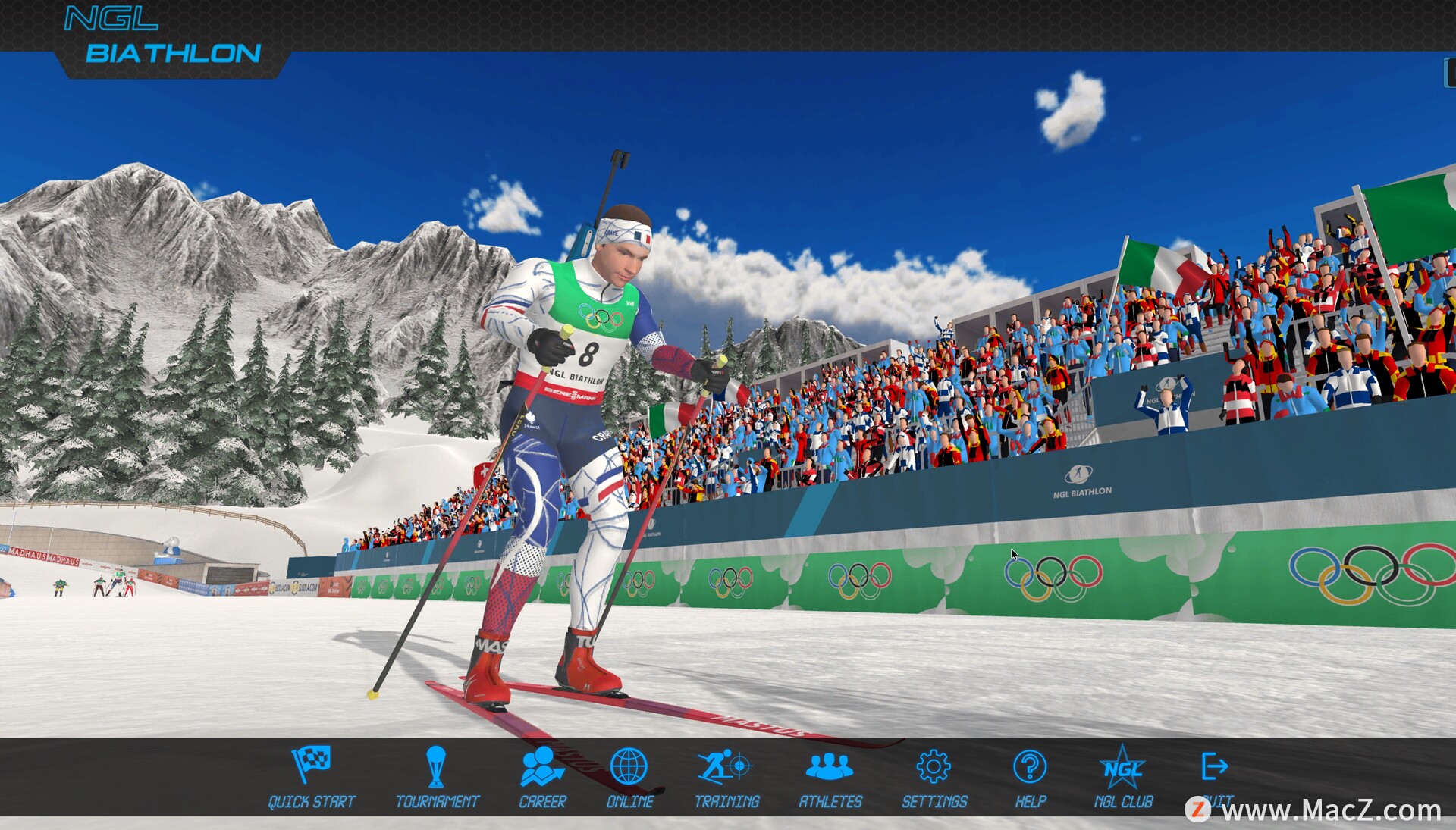Quit the game via exit icon

[1215, 769]
